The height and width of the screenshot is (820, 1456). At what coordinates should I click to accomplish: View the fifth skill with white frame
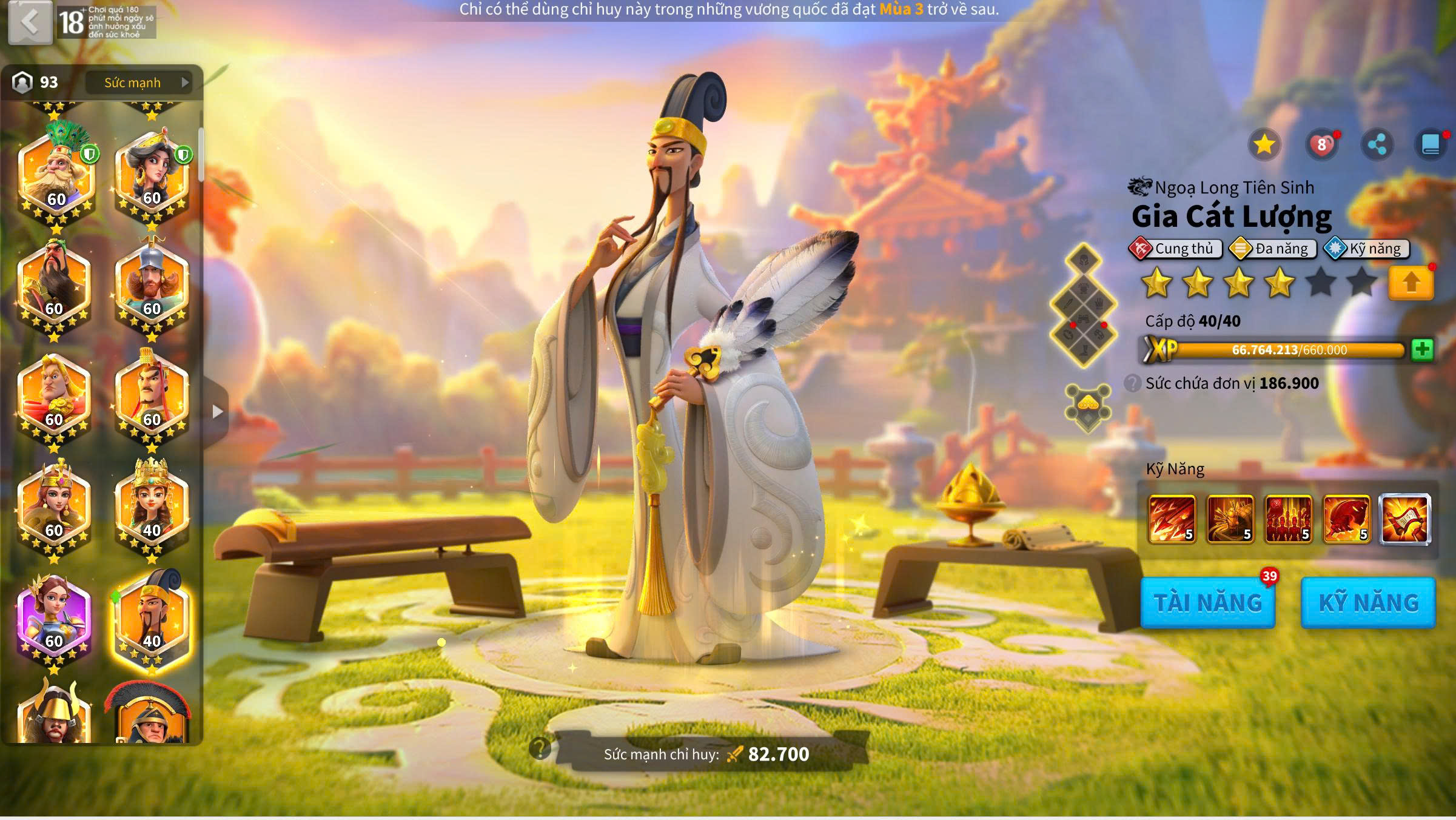point(1404,519)
